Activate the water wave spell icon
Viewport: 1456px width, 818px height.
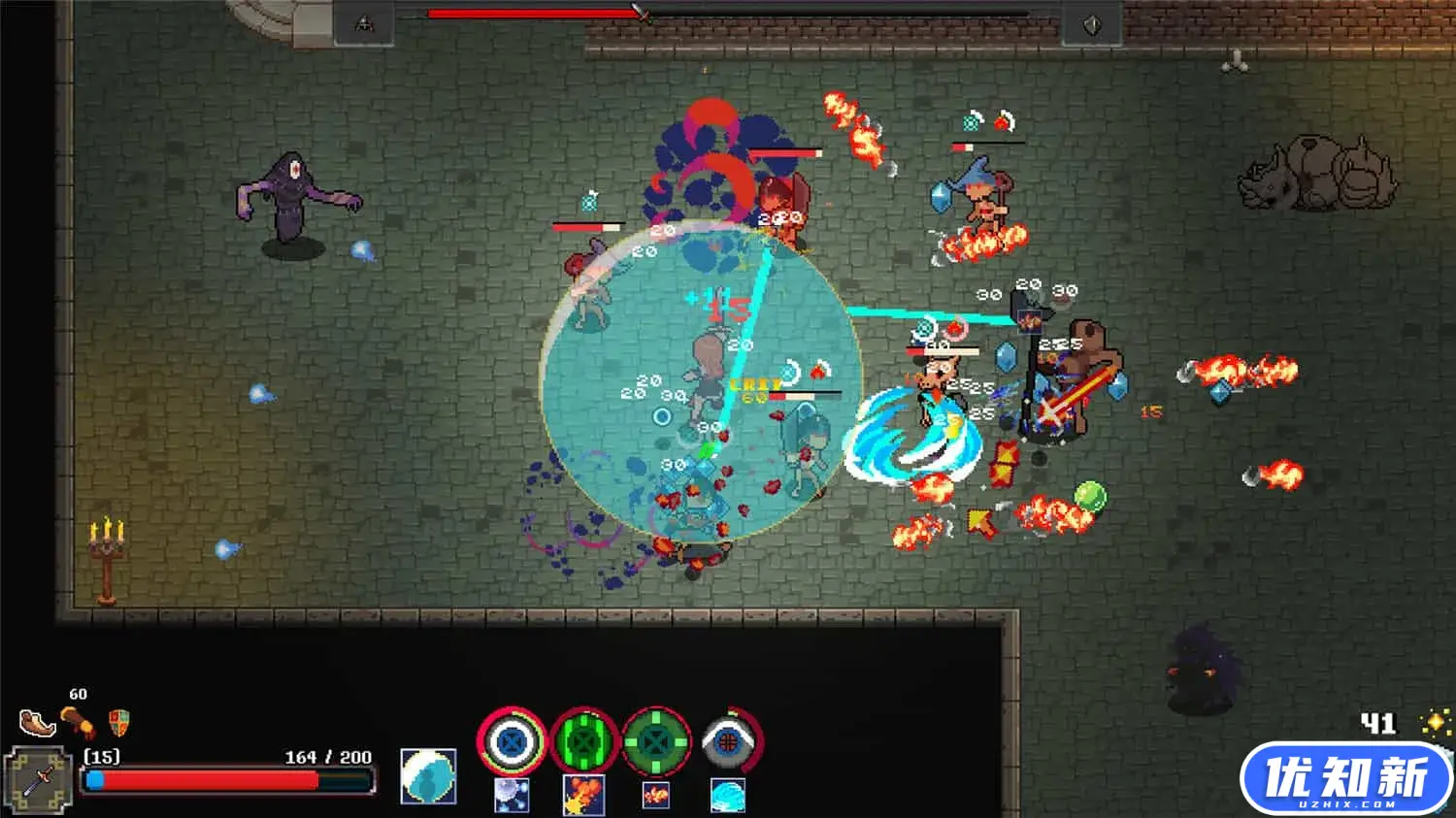[728, 795]
